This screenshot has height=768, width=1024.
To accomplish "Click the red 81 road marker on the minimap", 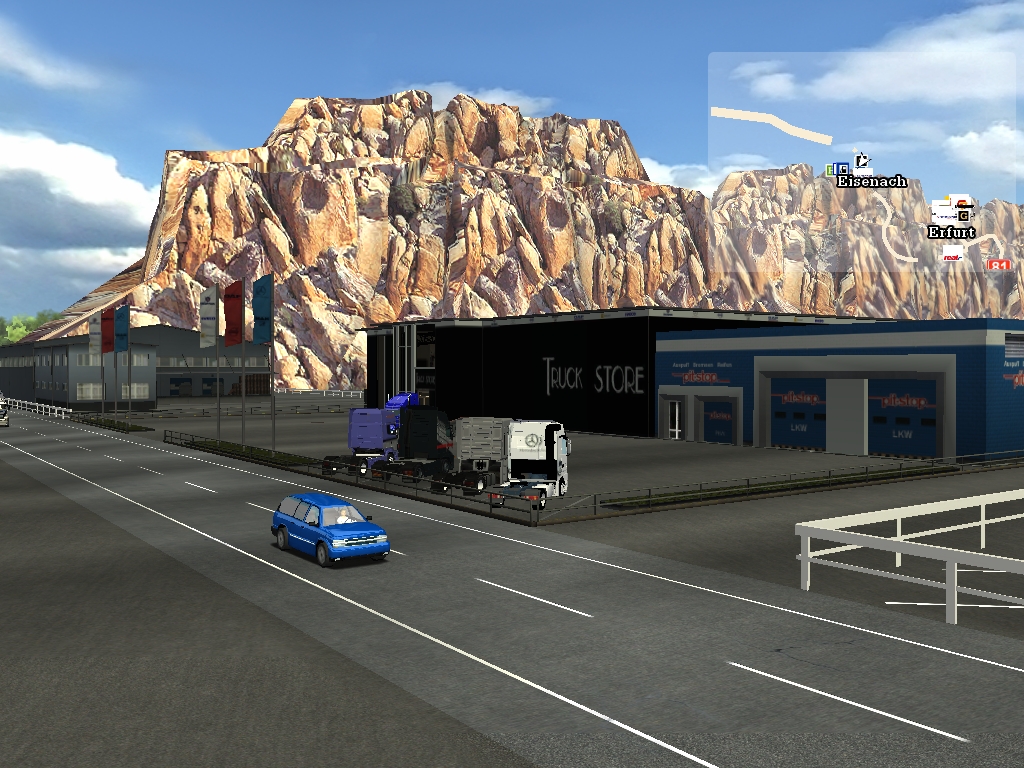I will tap(998, 266).
